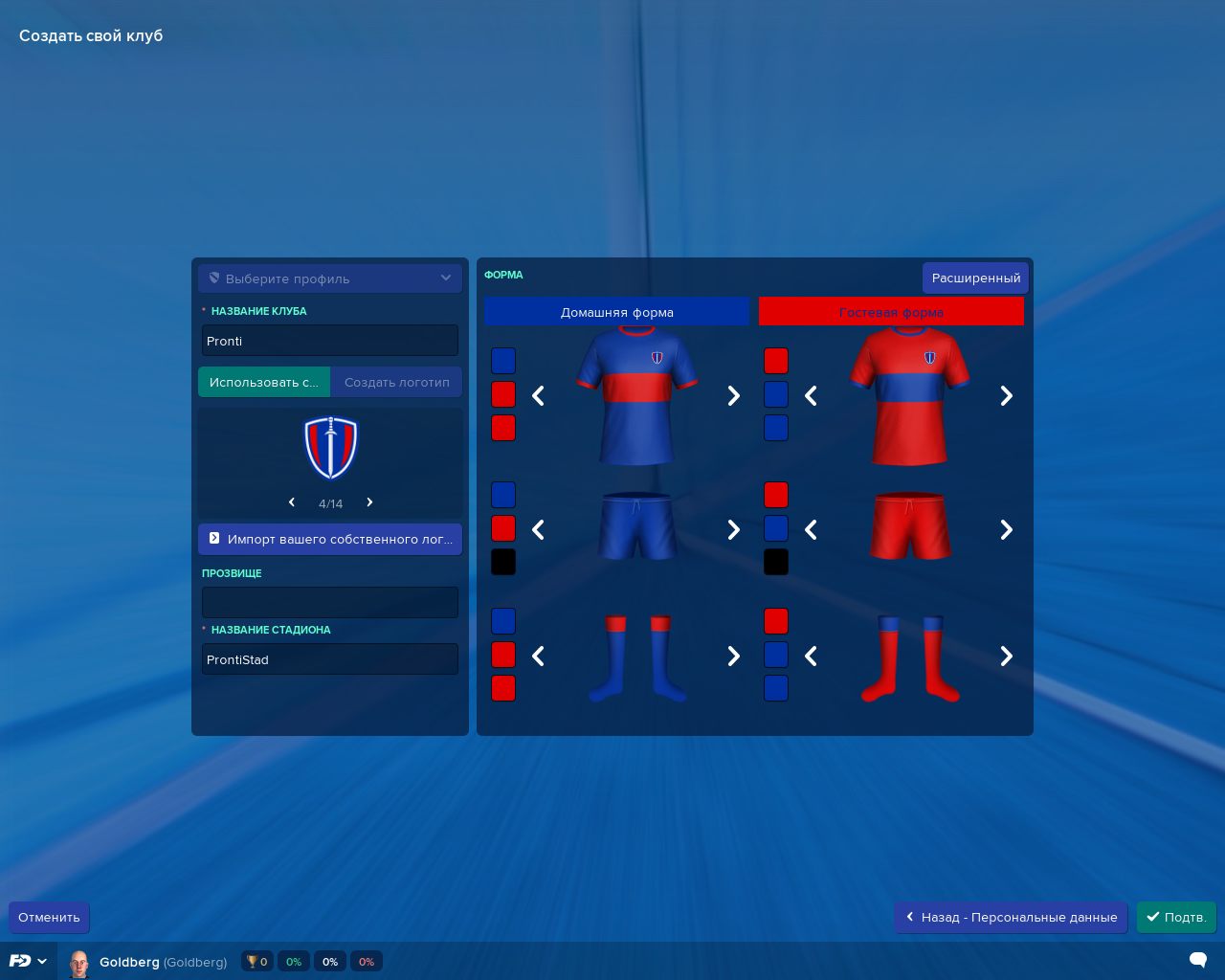The height and width of the screenshot is (980, 1225).
Task: Click the club name field containing Pronti
Action: coord(329,341)
